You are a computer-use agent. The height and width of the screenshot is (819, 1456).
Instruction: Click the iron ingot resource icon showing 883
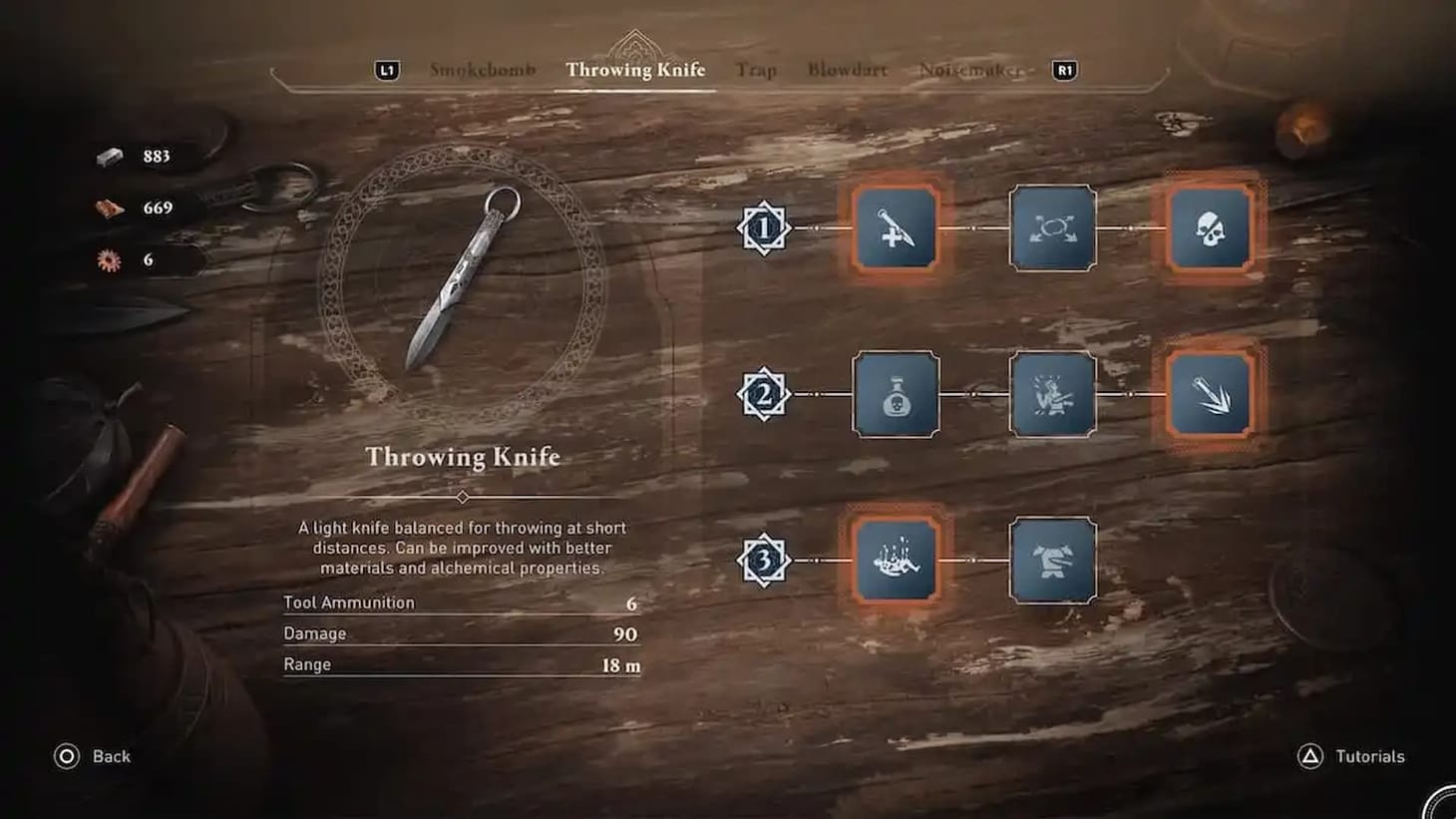tap(108, 156)
